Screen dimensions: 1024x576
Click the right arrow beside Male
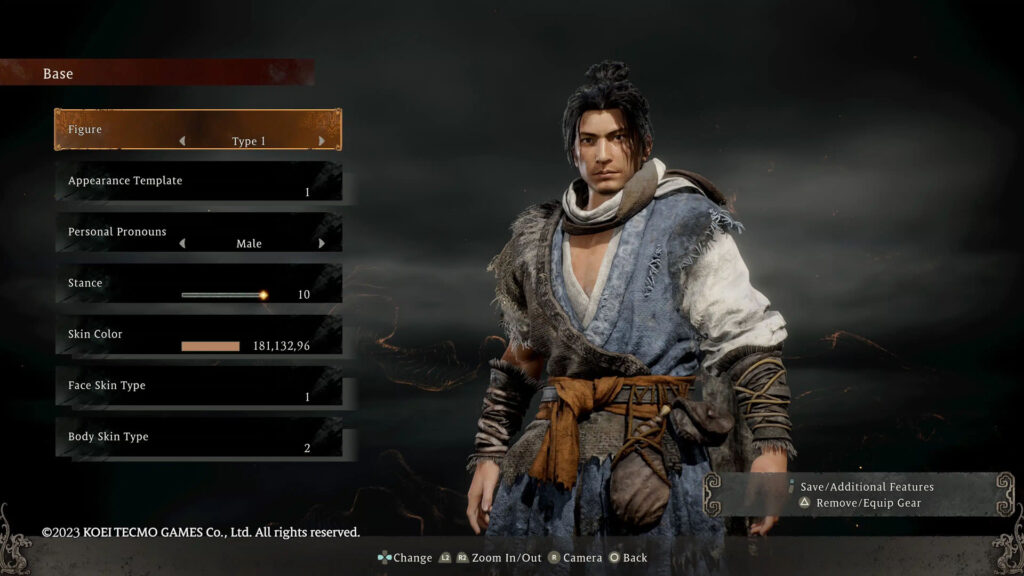click(321, 244)
